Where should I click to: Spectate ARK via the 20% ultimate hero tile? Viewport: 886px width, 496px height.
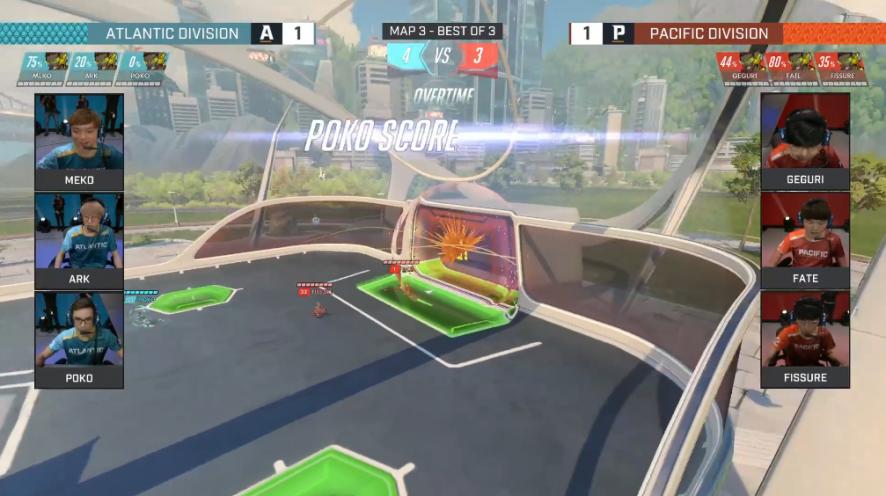pyautogui.click(x=91, y=66)
